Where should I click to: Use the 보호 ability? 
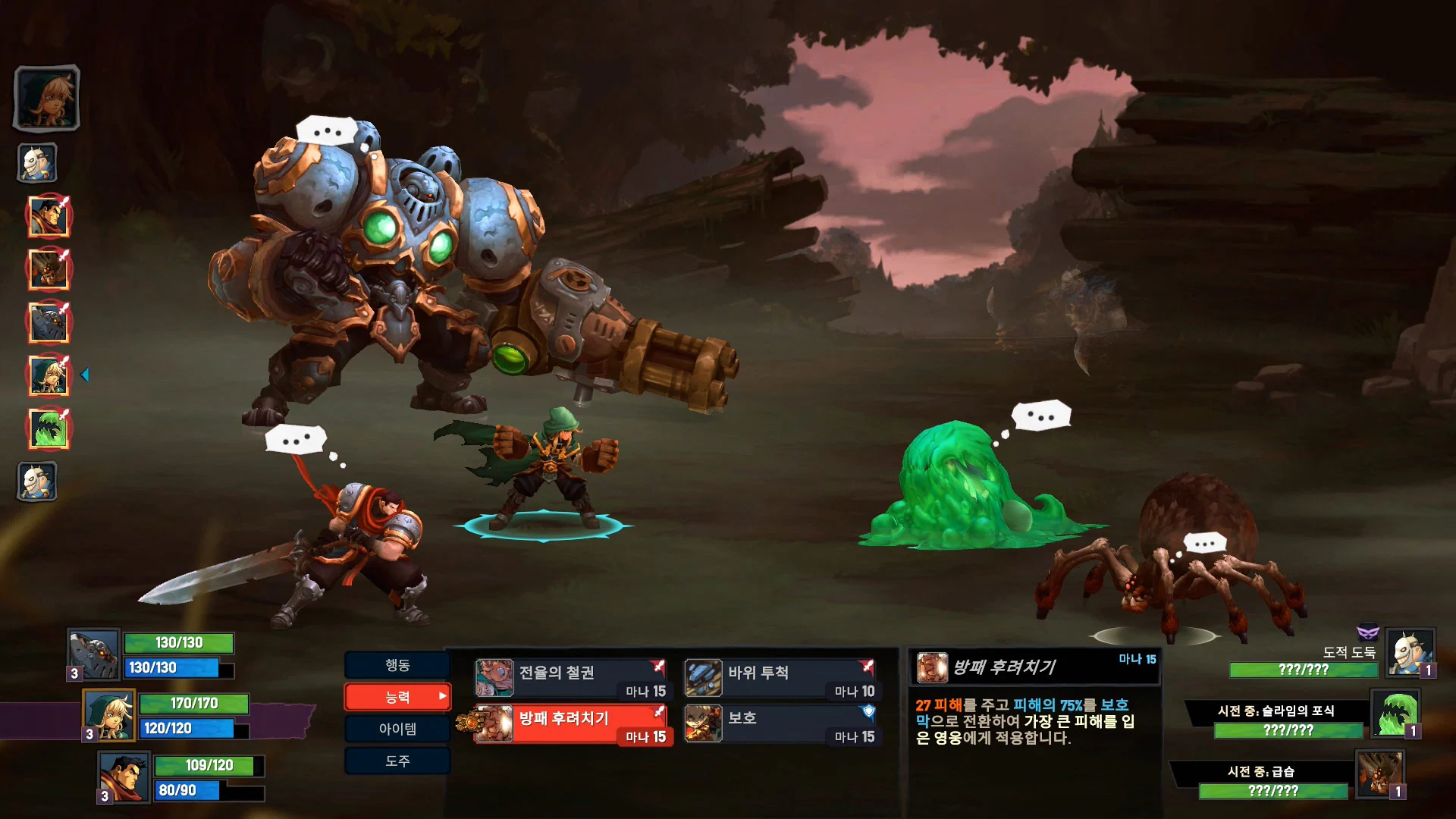click(780, 724)
